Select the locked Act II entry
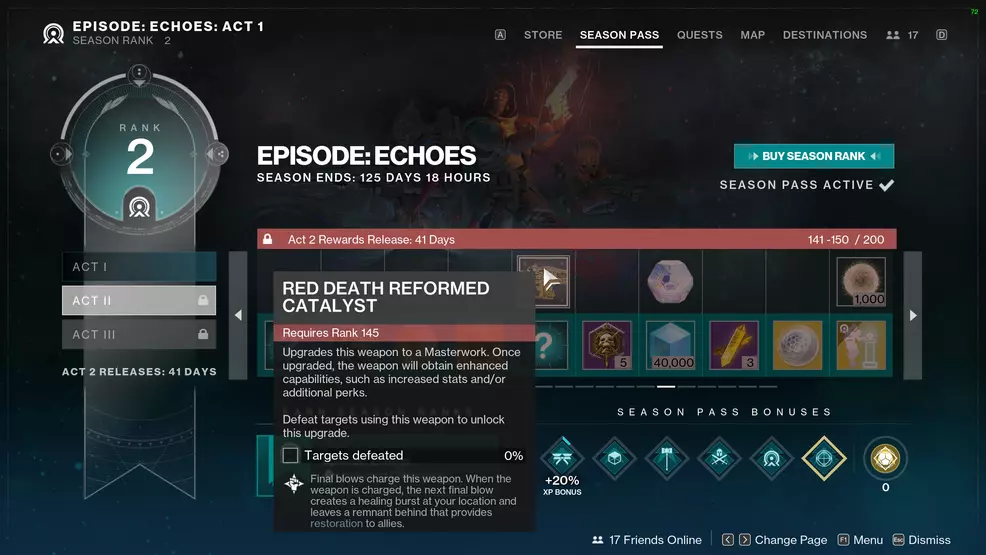This screenshot has width=986, height=555. (x=139, y=300)
